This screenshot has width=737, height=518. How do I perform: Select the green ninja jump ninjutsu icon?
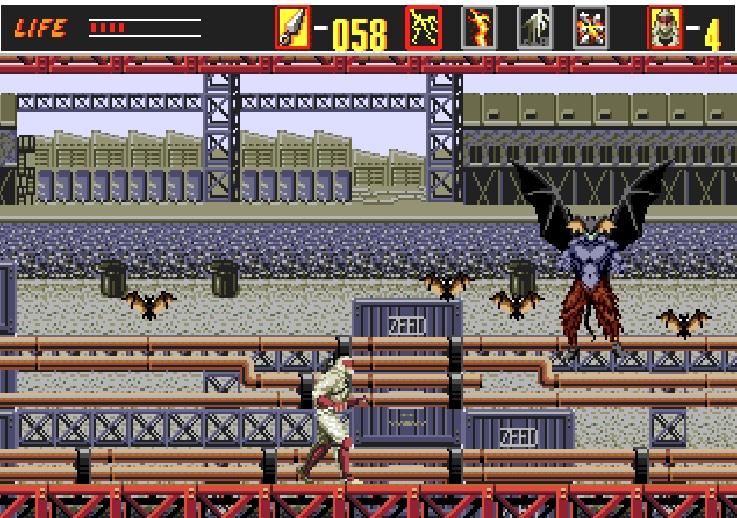[534, 28]
